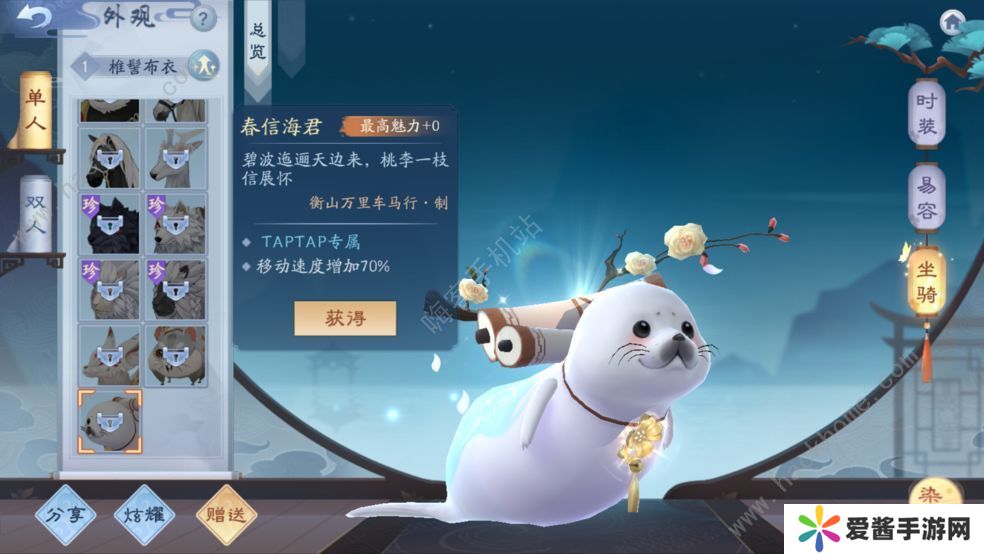Image resolution: width=984 pixels, height=554 pixels.
Task: Tap the 赠送 gift button
Action: (226, 516)
